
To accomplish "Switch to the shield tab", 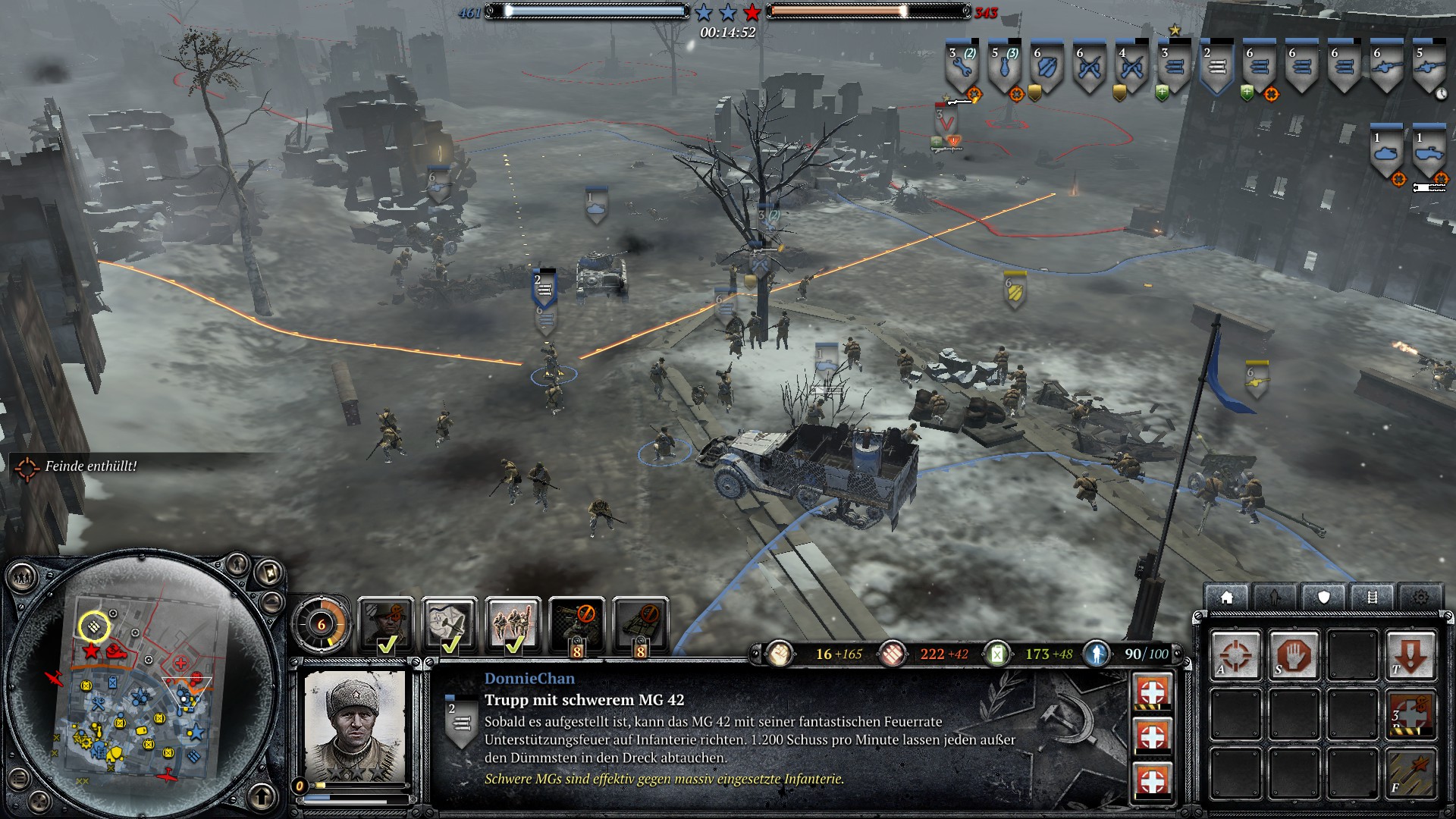I will click(1323, 598).
